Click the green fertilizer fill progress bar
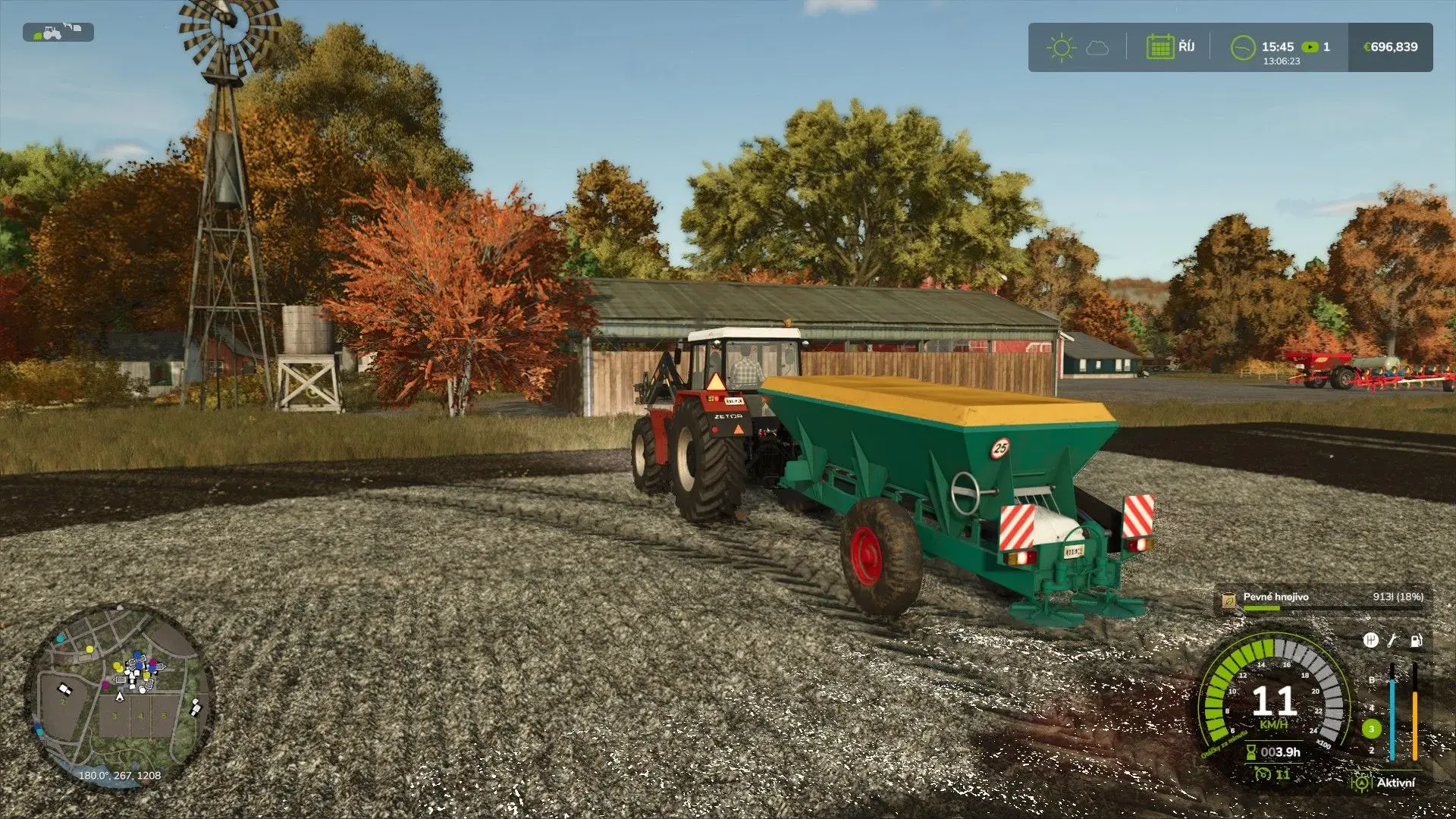Screen dimensions: 1456x819 (x=1262, y=607)
